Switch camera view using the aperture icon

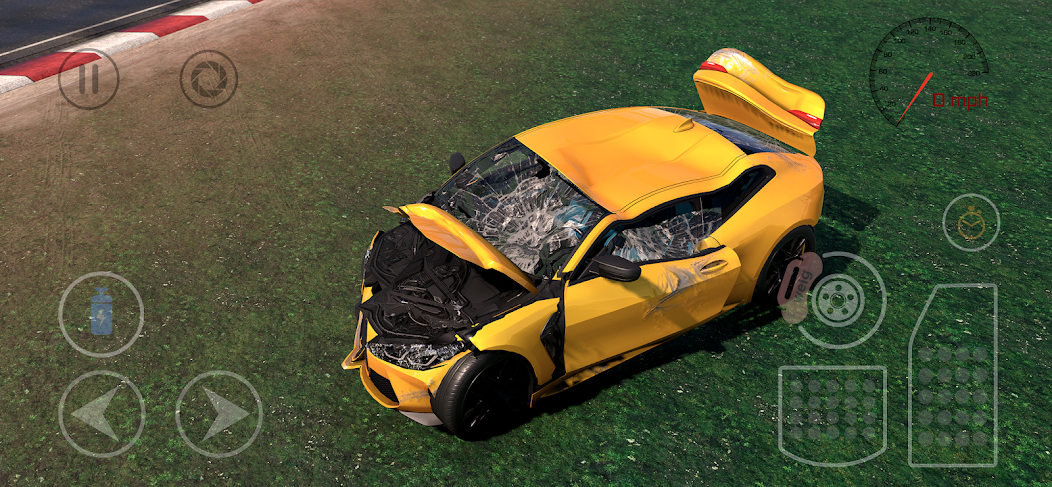pos(209,79)
